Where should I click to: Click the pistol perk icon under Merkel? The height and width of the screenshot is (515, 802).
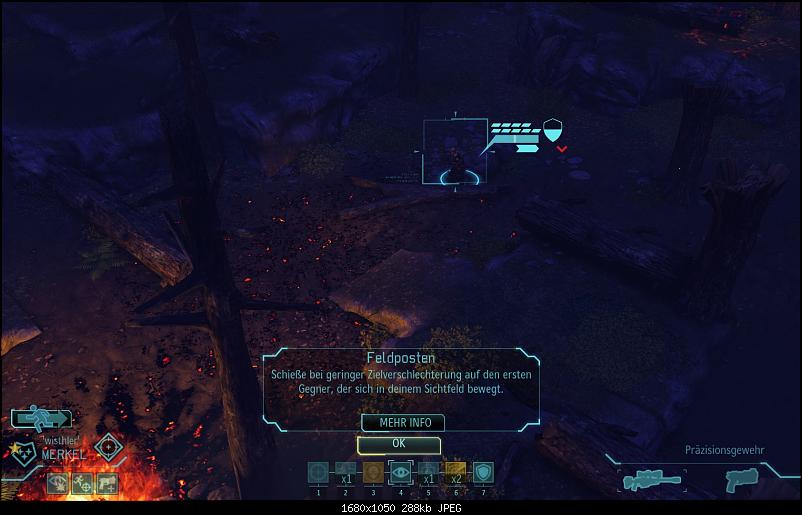[106, 485]
